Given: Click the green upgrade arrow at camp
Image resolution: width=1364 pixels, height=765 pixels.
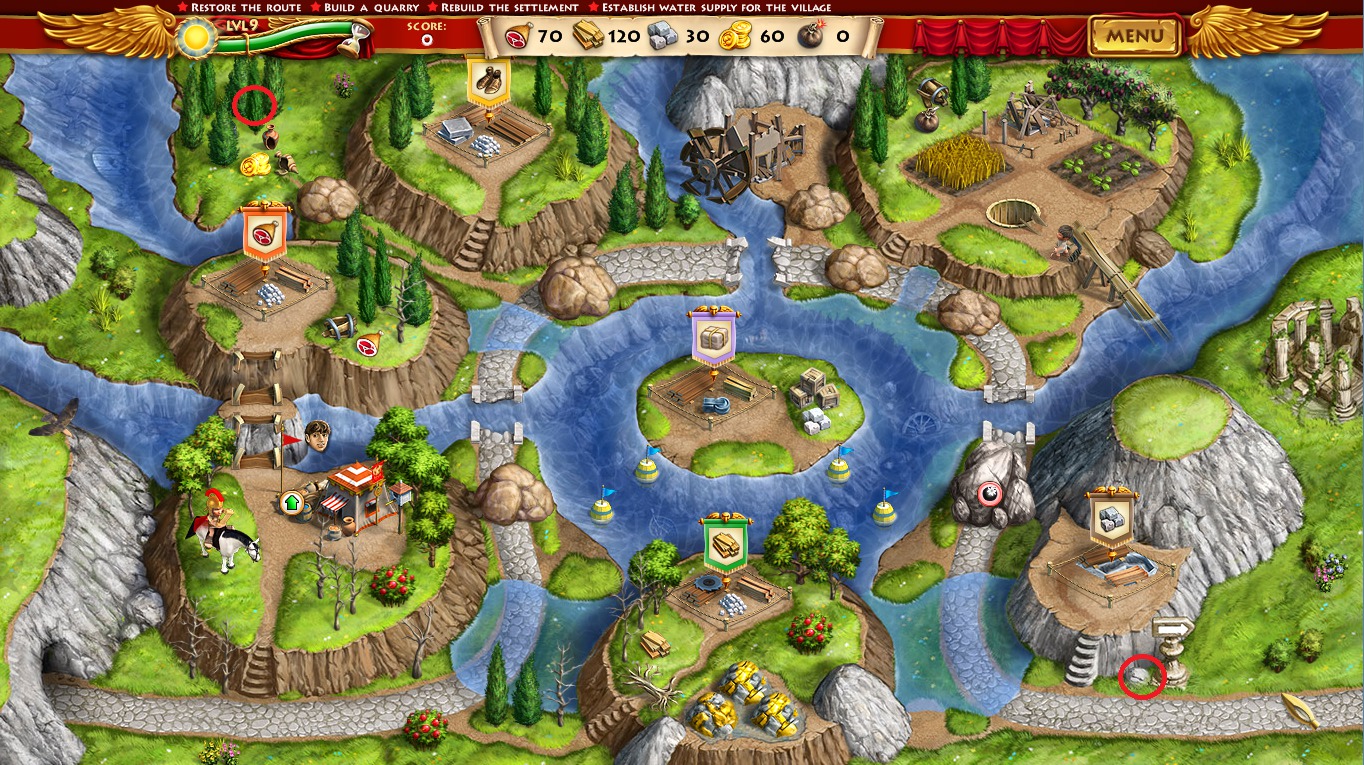Looking at the screenshot, I should (292, 502).
